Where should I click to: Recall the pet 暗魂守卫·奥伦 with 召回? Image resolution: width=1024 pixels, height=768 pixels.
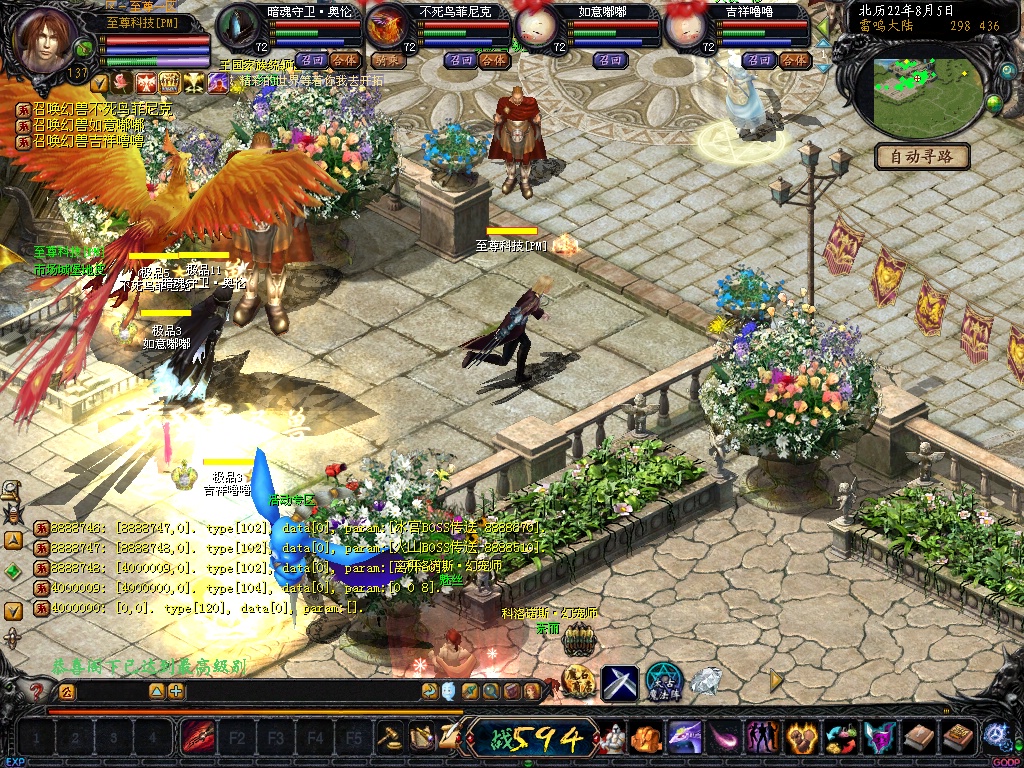[310, 60]
